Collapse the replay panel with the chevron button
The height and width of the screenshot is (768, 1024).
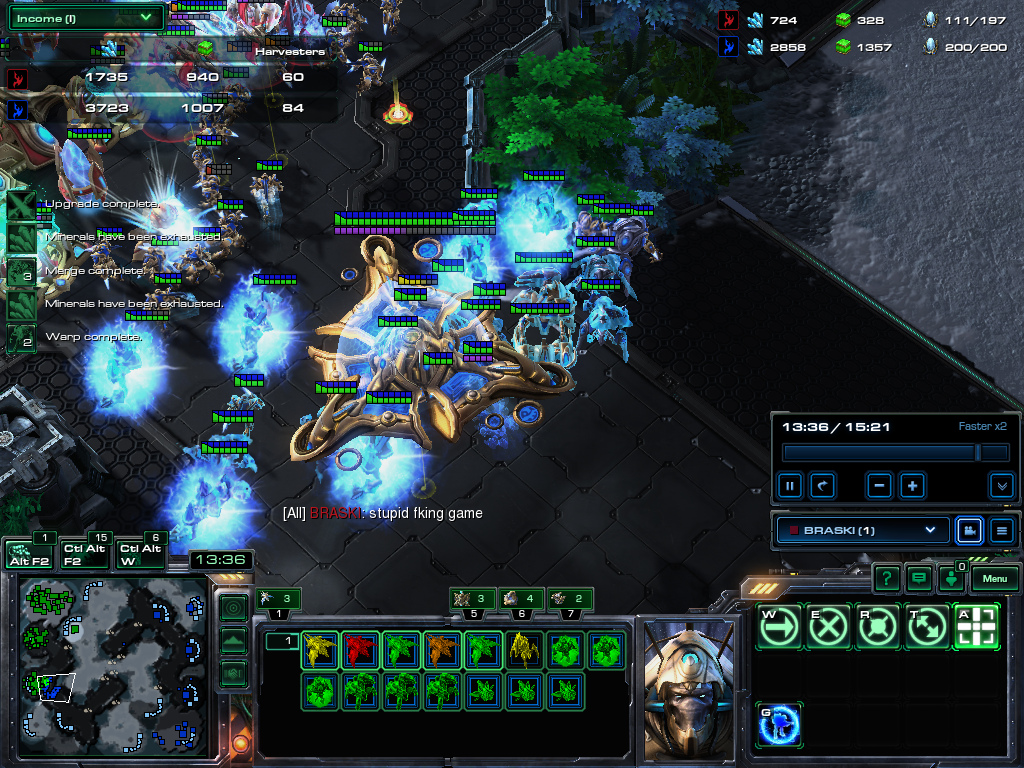pos(1001,486)
